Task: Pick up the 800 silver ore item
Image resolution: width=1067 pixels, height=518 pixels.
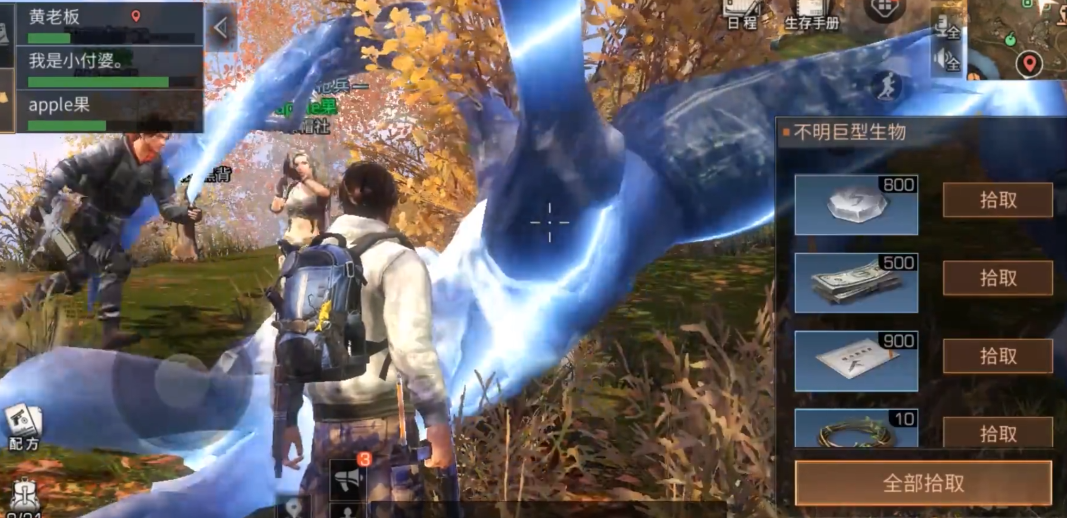Action: click(x=997, y=200)
